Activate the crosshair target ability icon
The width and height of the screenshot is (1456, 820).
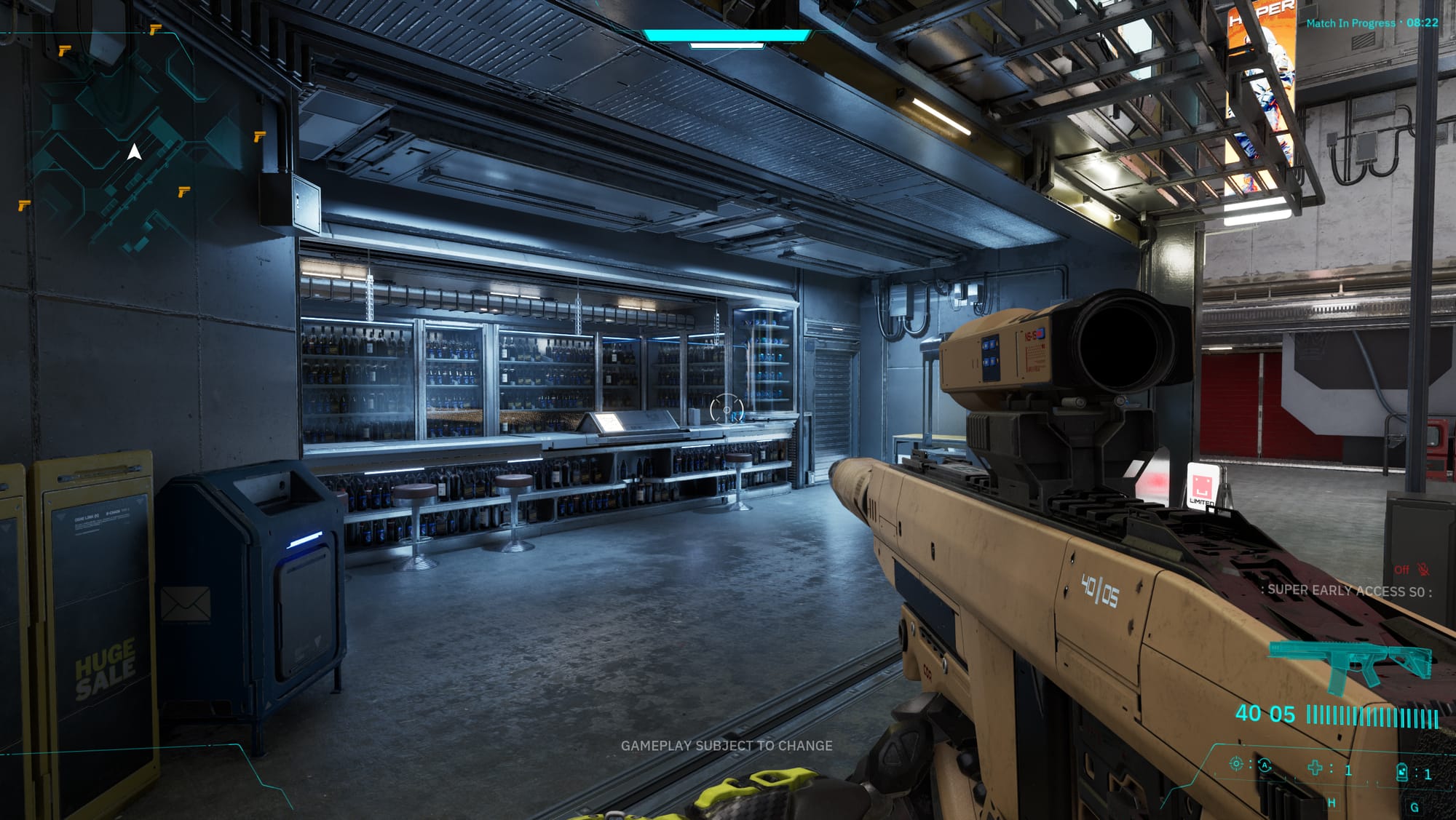[1235, 763]
